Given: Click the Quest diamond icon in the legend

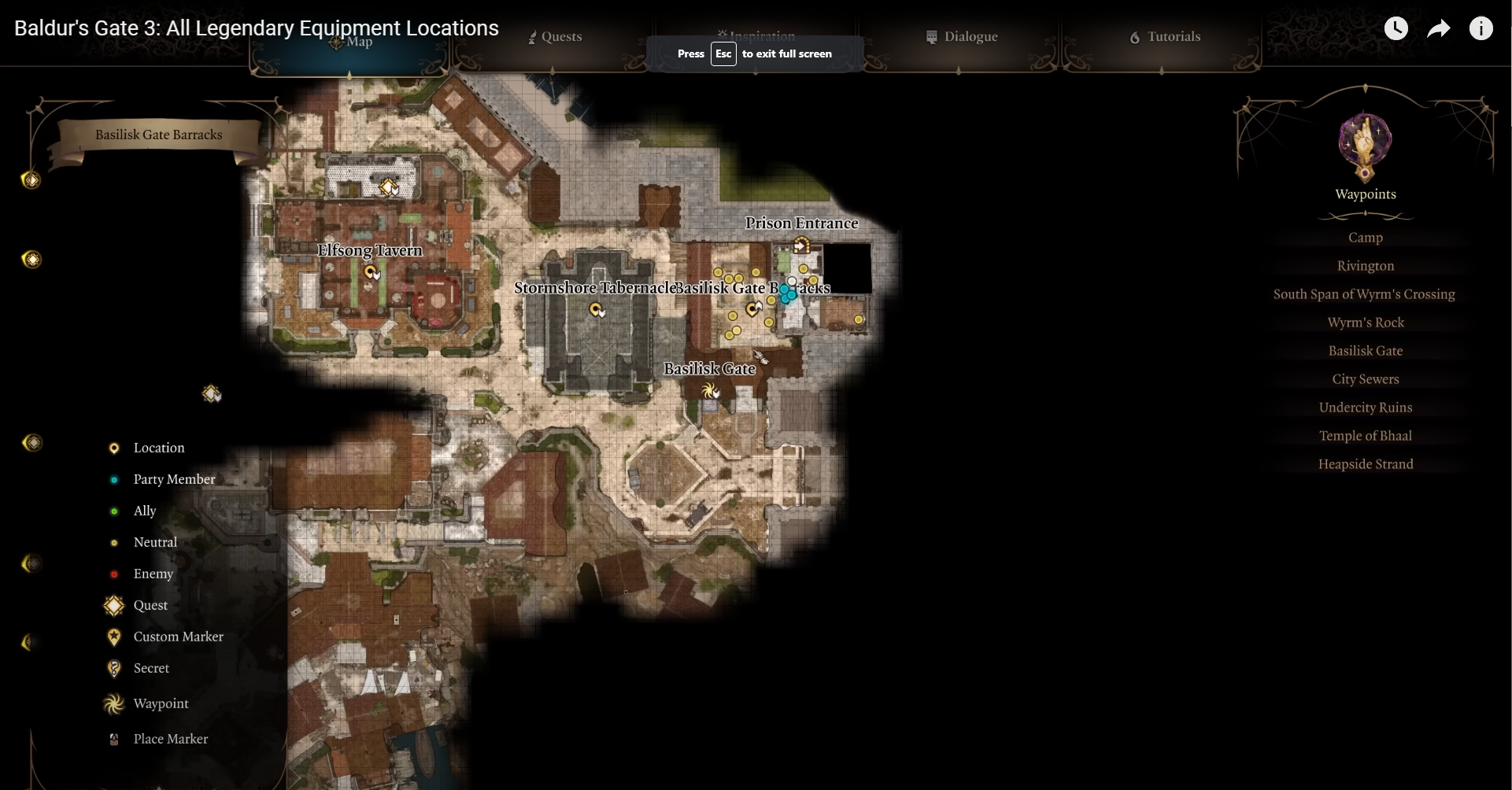Looking at the screenshot, I should coord(113,605).
